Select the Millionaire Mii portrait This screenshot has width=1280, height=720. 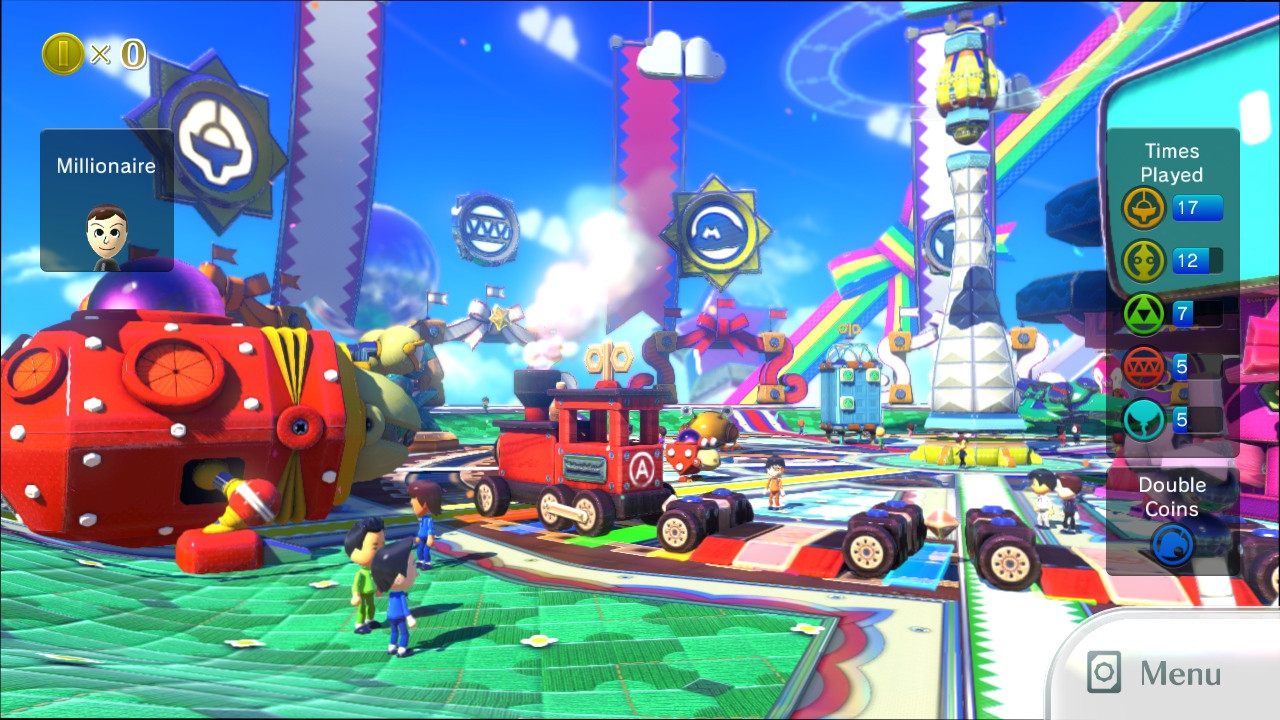pos(106,236)
